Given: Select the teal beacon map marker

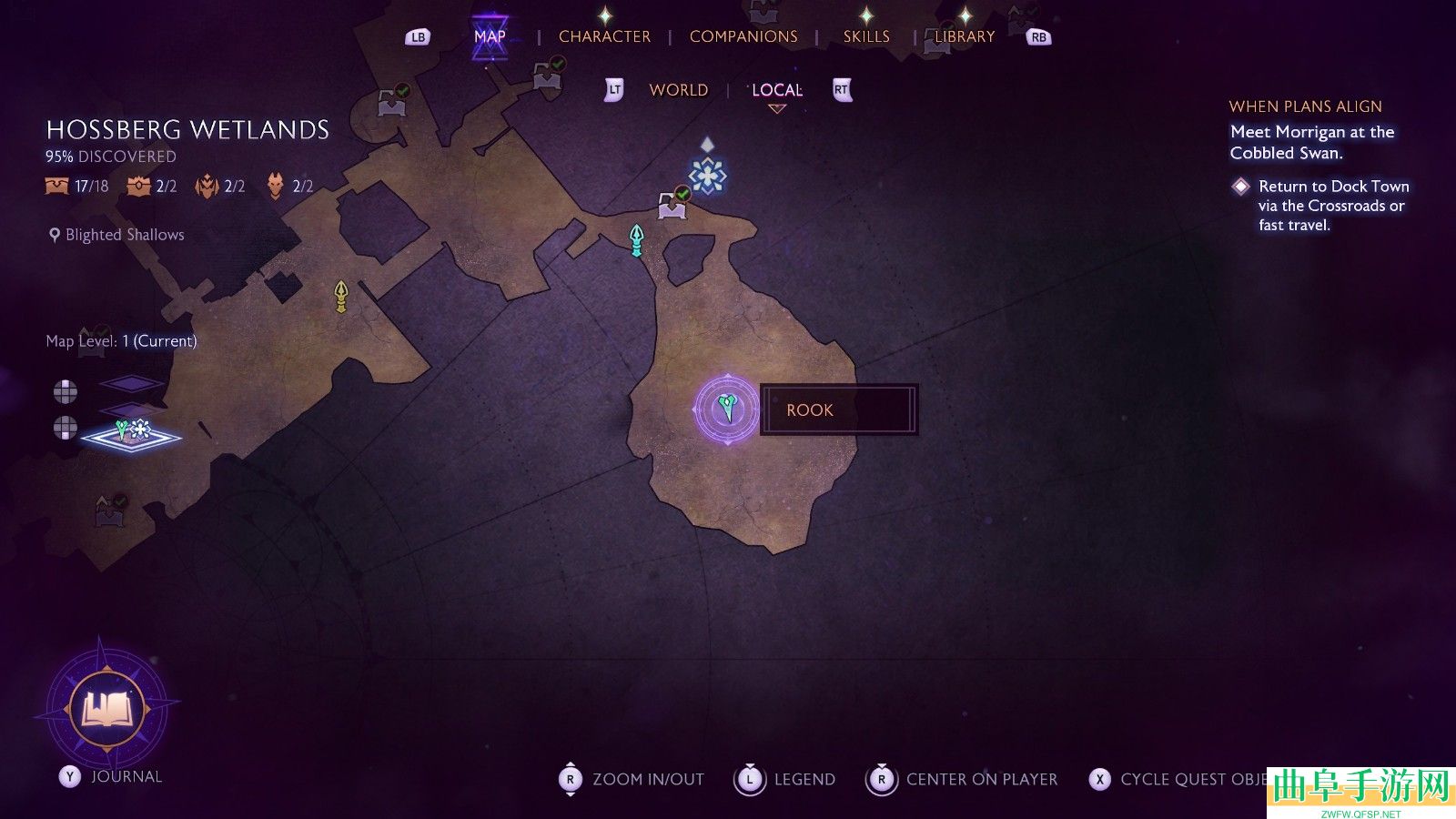Looking at the screenshot, I should pos(637,240).
